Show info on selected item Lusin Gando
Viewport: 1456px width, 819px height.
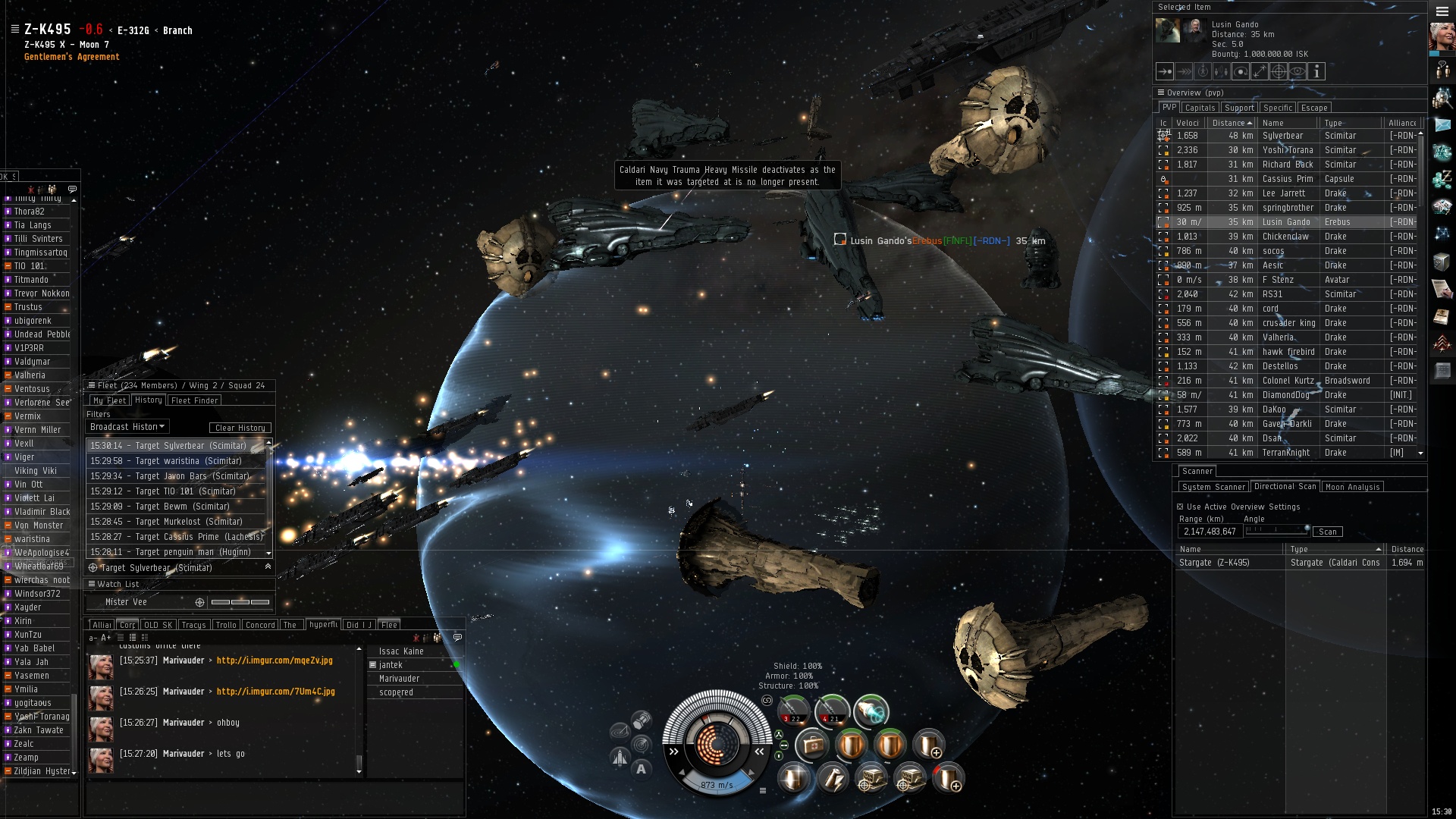tap(1316, 71)
